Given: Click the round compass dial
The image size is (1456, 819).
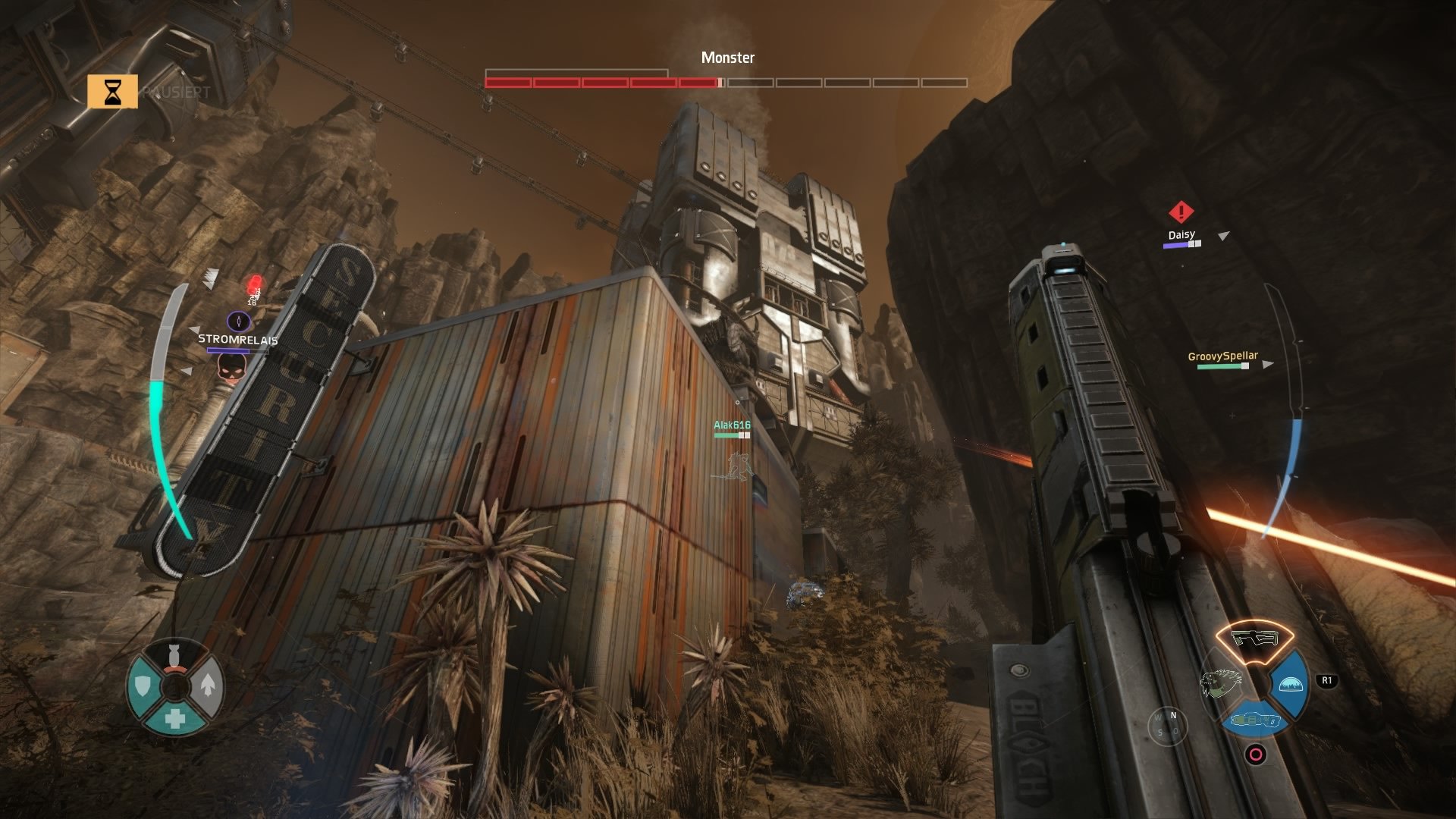Looking at the screenshot, I should tap(1166, 723).
